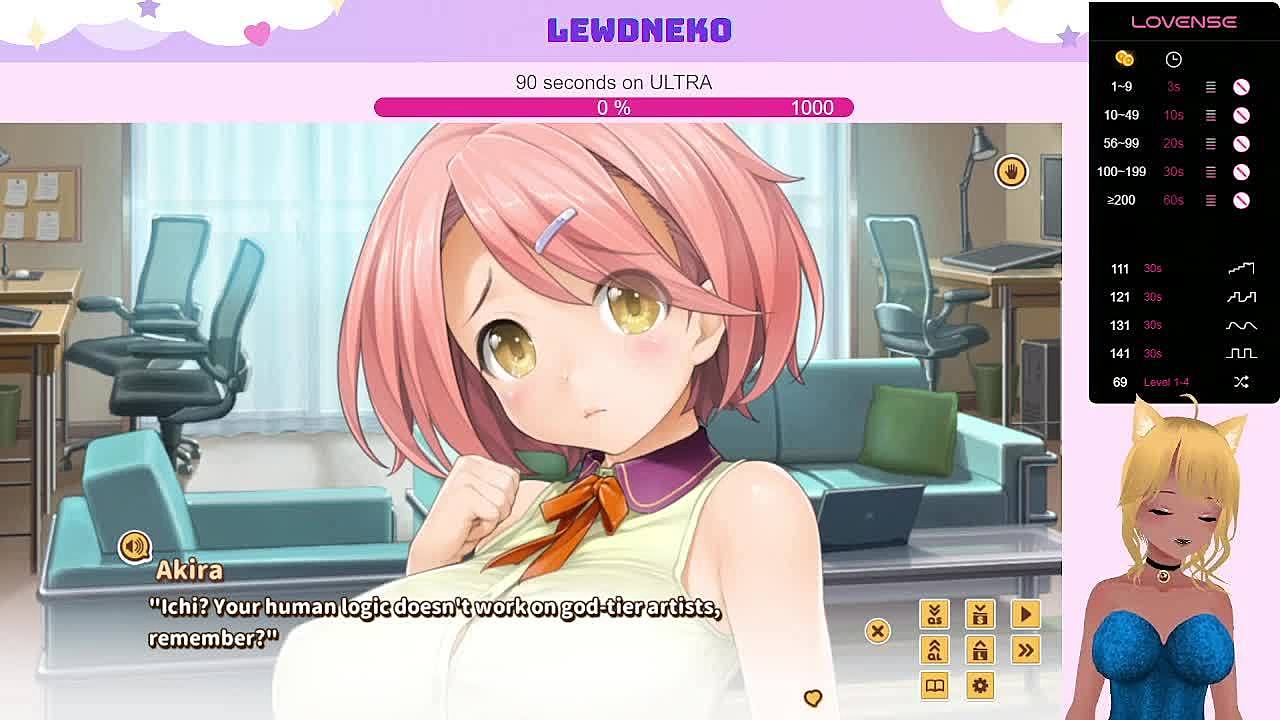The width and height of the screenshot is (1280, 720).
Task: Skip dialogue with the double-arrow button
Action: coord(1025,650)
